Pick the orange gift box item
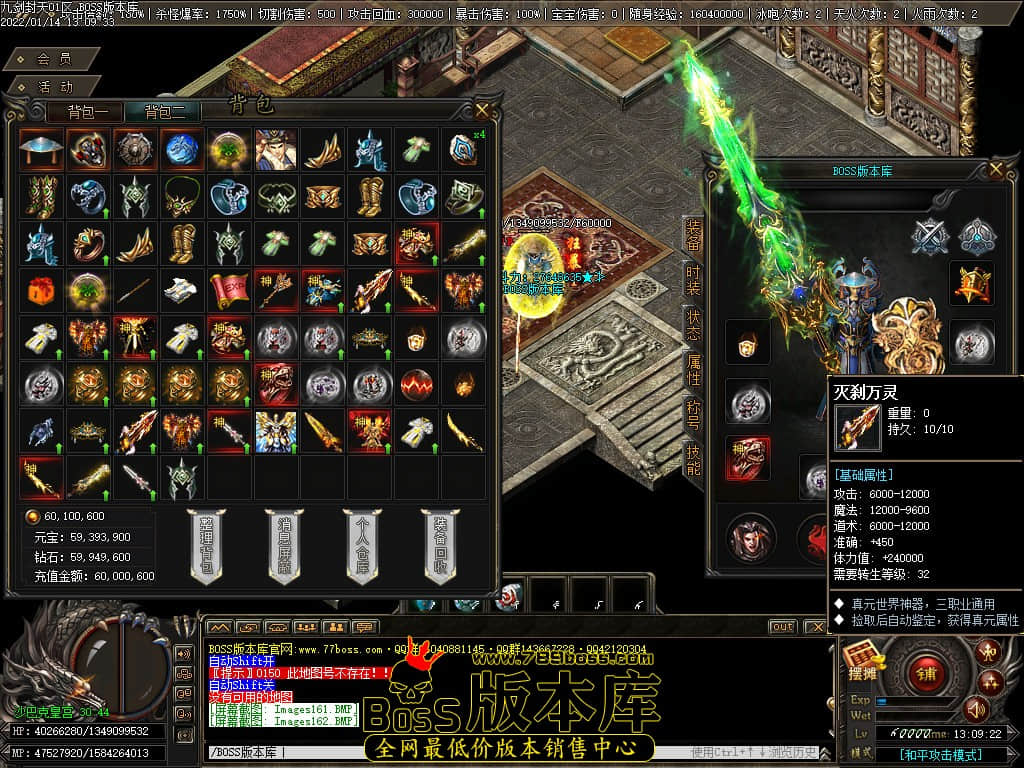The width and height of the screenshot is (1024, 768). pyautogui.click(x=39, y=289)
